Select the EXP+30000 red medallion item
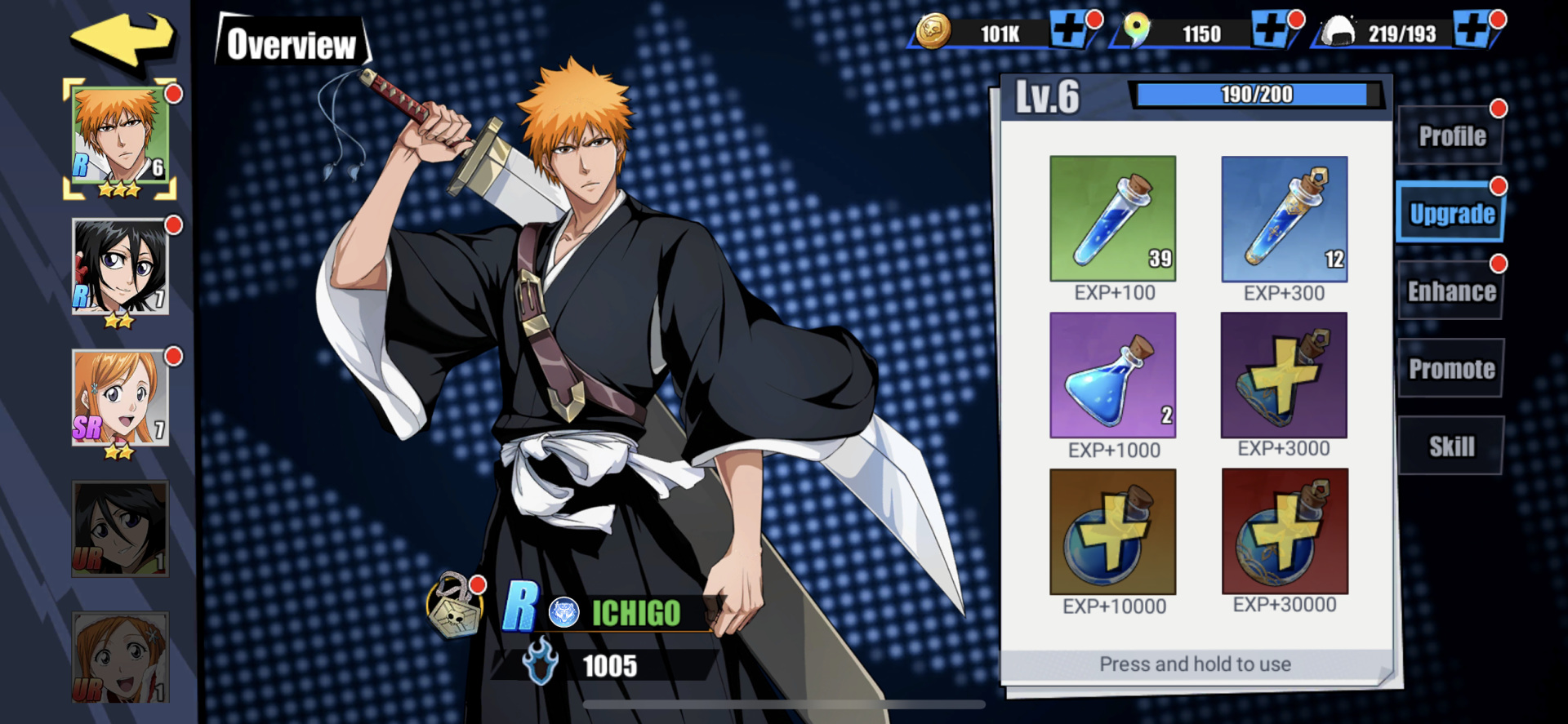Viewport: 1568px width, 724px height. point(1285,532)
